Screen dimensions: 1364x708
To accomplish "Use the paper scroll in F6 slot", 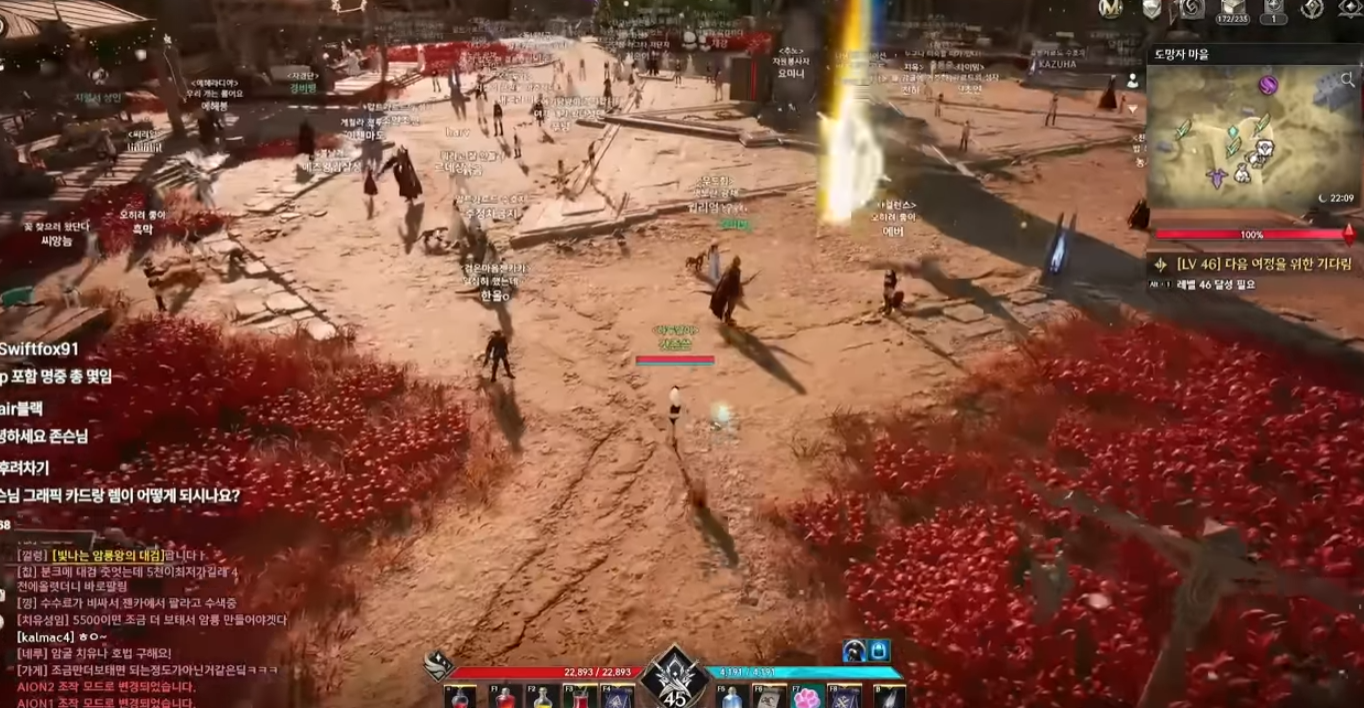I will [770, 697].
